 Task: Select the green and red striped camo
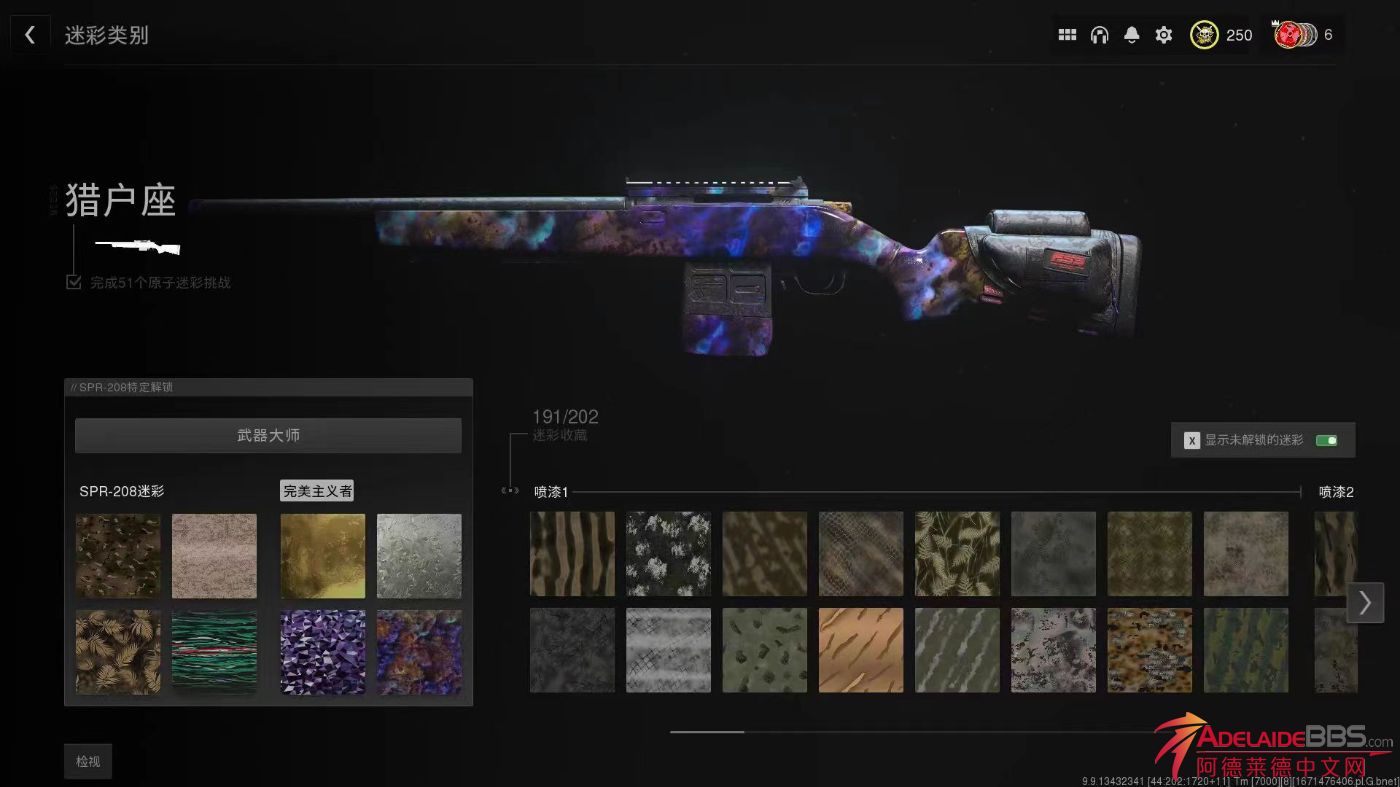point(214,652)
